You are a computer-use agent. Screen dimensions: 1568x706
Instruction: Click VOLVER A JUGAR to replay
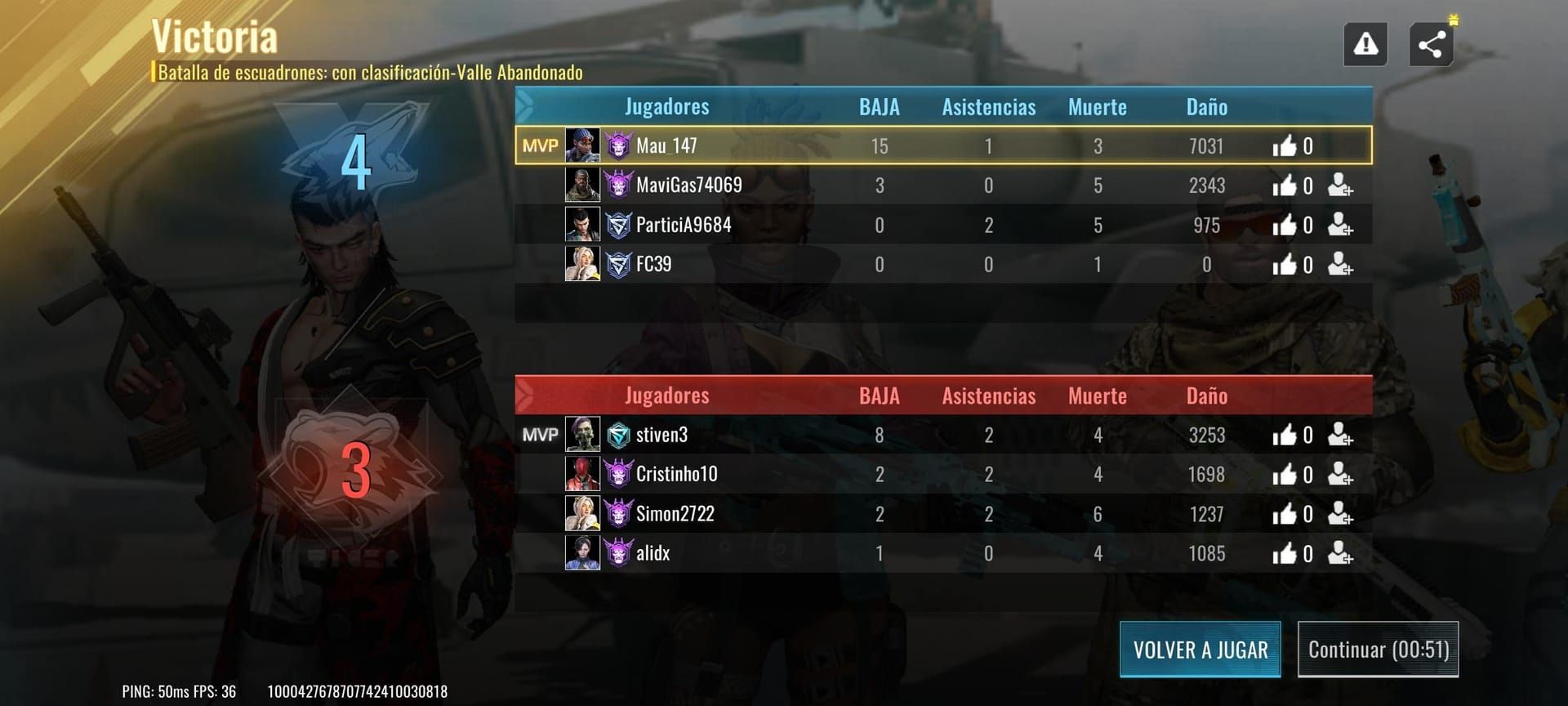tap(1200, 649)
